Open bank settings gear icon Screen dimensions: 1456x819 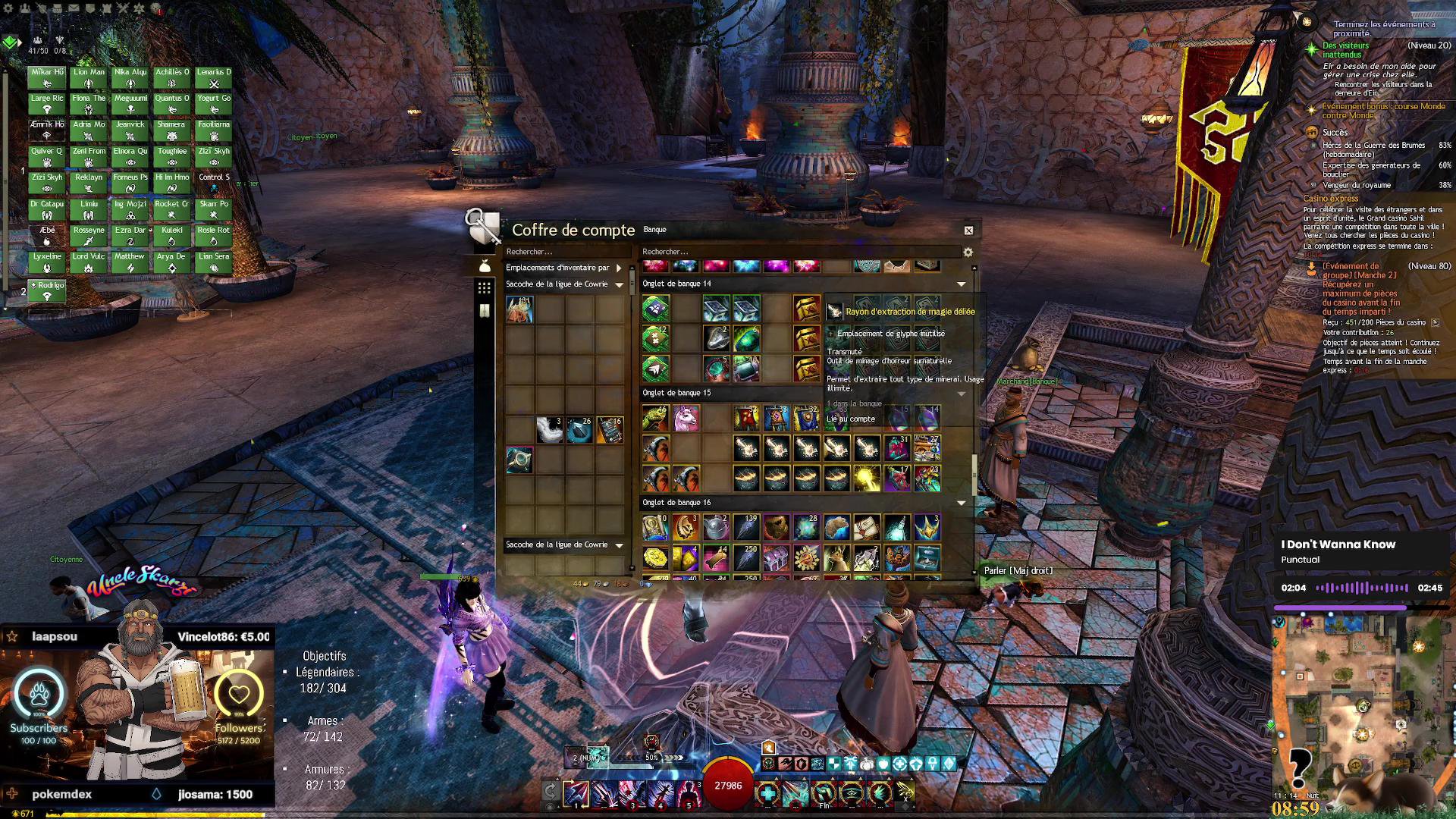(968, 252)
